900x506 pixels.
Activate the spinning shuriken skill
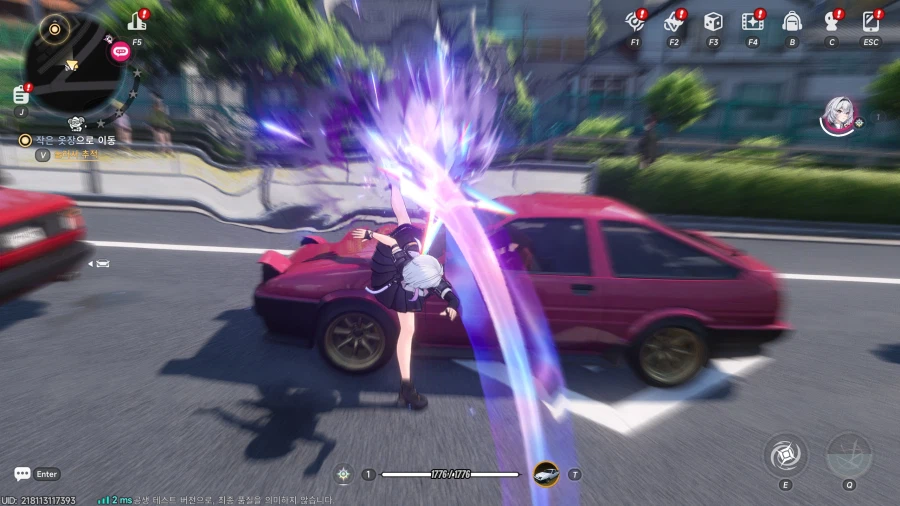click(786, 455)
